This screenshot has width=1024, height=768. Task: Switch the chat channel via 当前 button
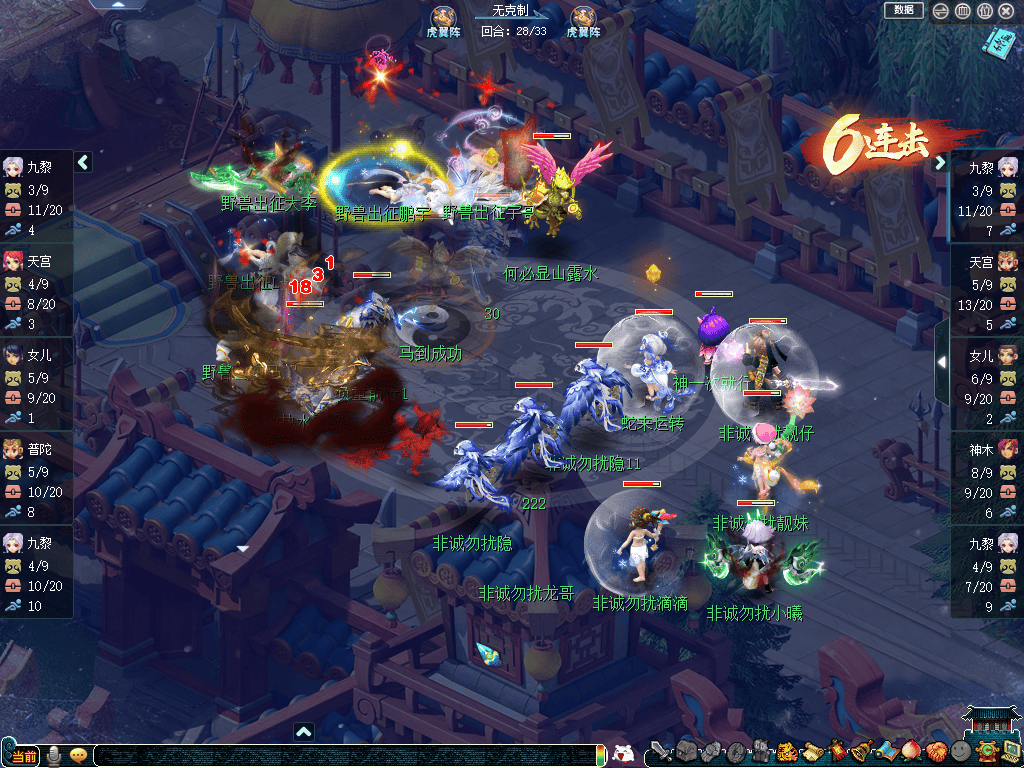[21, 756]
